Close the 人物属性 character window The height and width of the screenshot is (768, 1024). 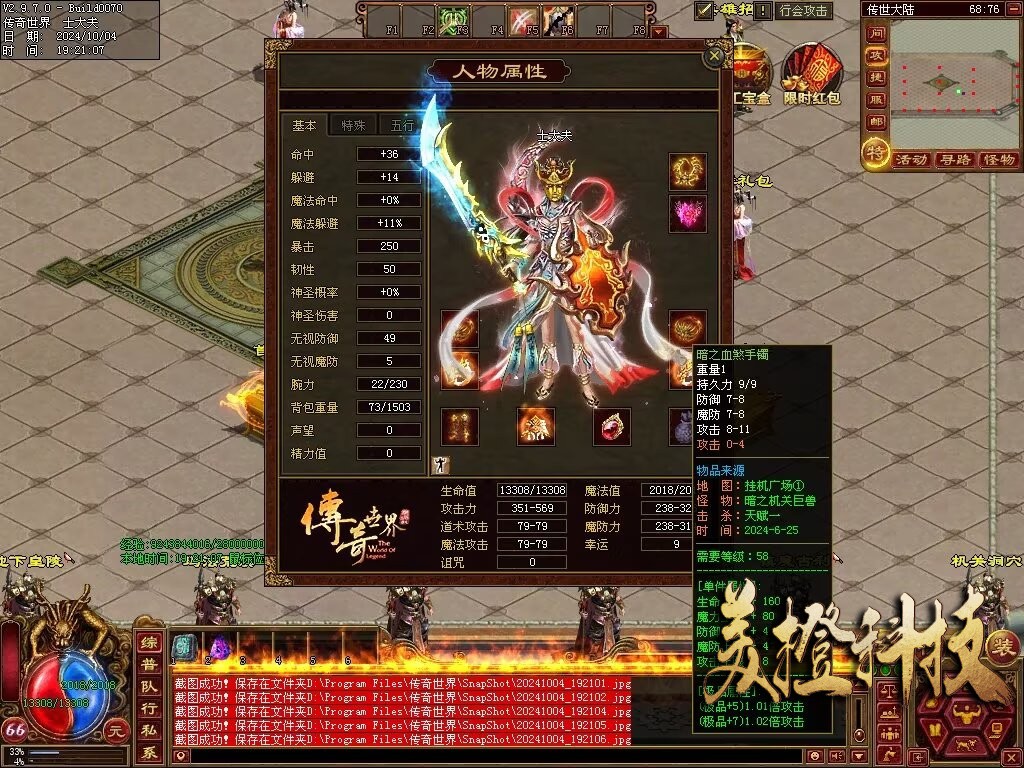(x=714, y=57)
